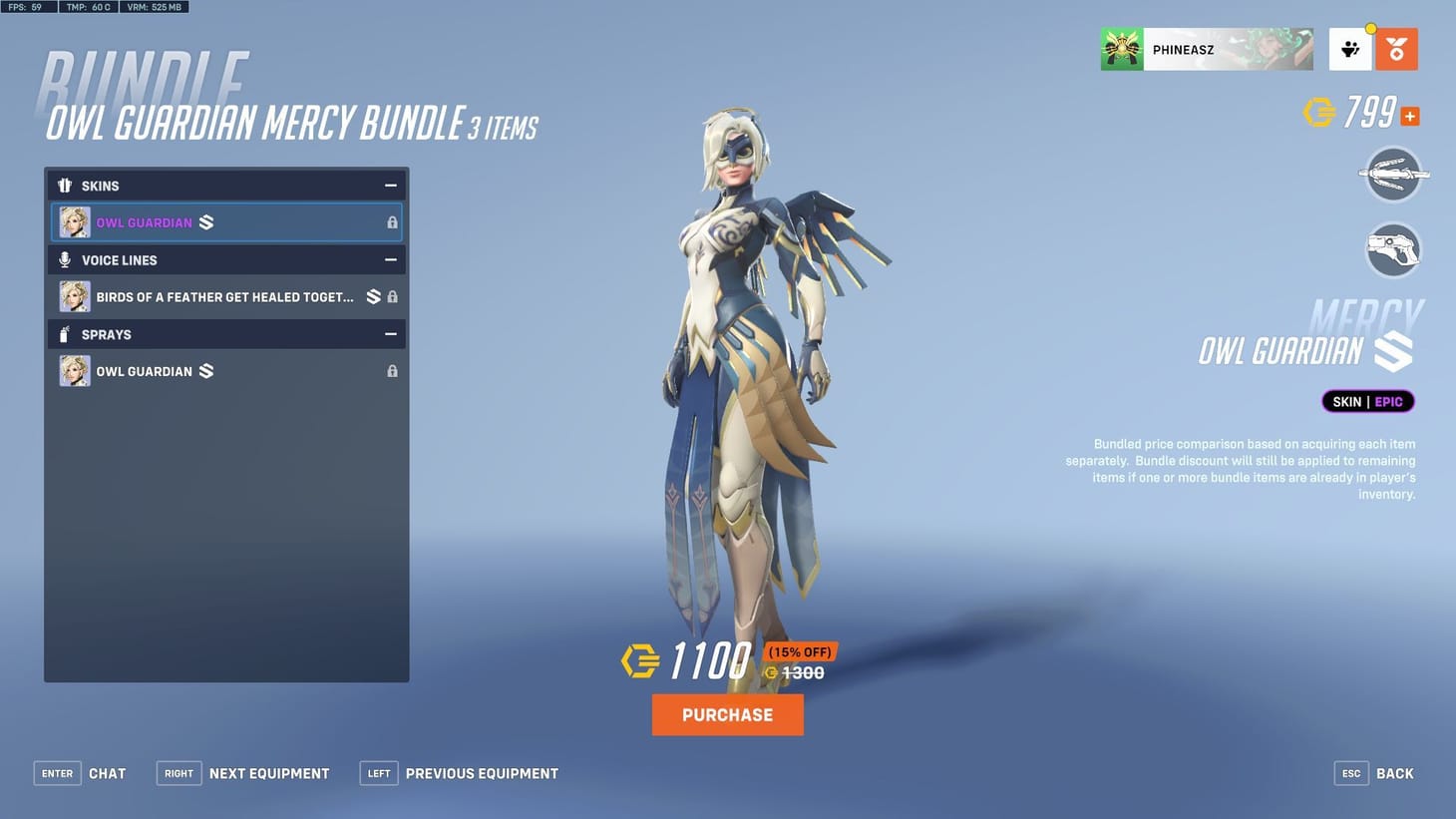Click the orange challenges medal icon

1396,47
